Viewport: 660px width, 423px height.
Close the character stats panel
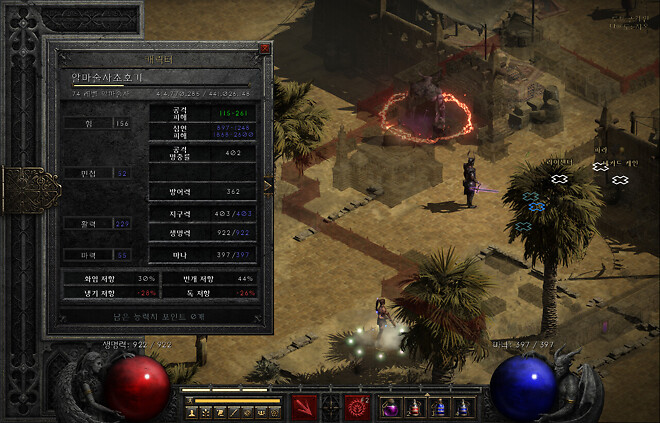pos(264,48)
